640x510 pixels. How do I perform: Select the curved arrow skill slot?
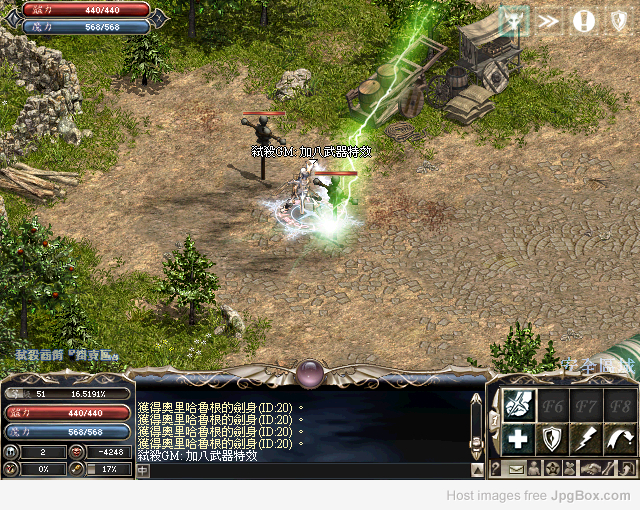[x=619, y=438]
